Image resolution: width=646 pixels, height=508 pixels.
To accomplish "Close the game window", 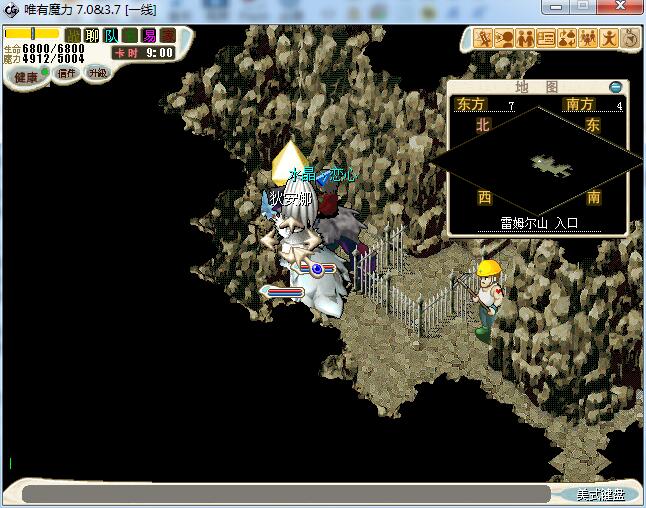I will [x=624, y=9].
